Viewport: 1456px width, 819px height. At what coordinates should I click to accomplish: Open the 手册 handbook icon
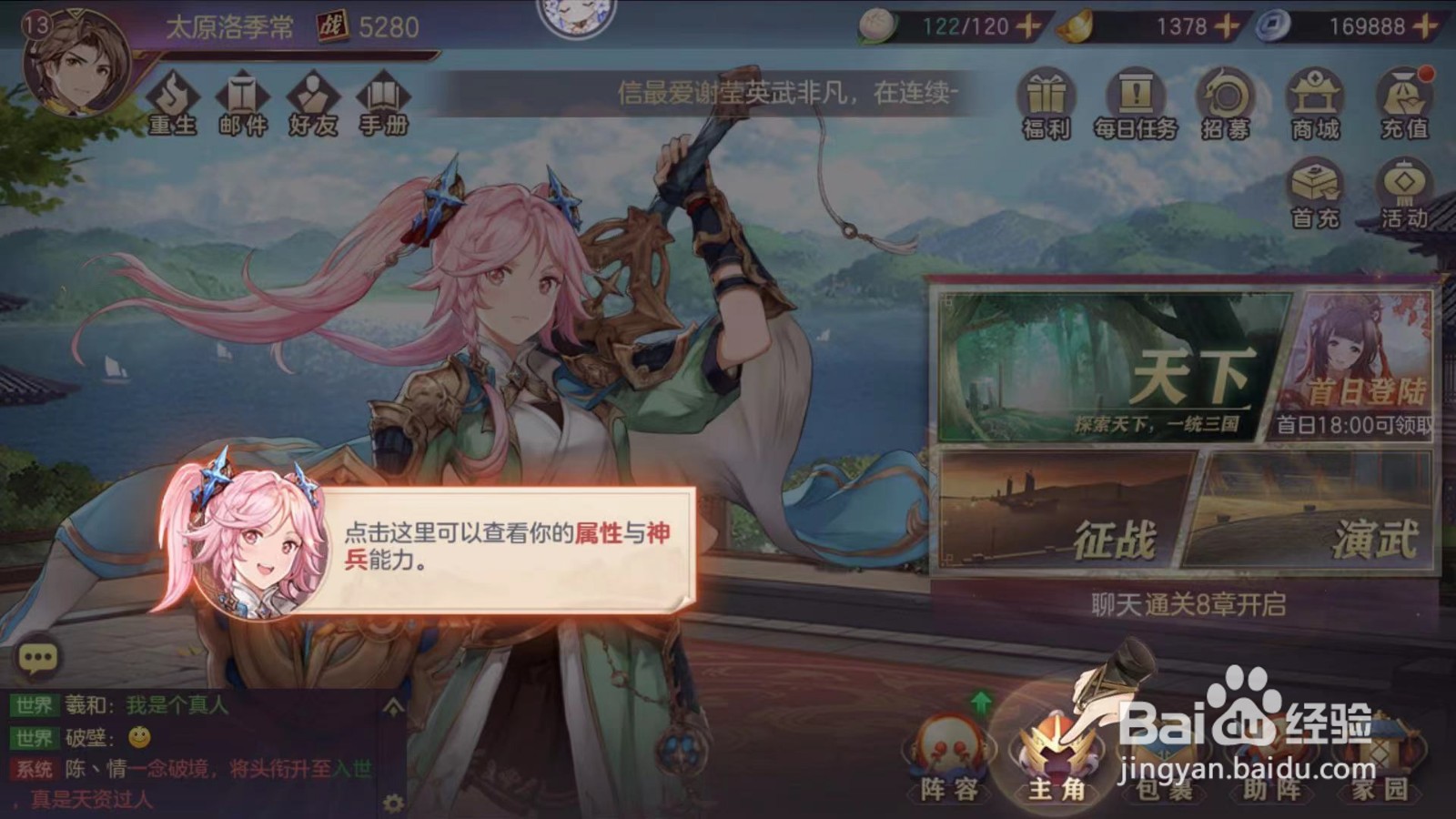381,100
